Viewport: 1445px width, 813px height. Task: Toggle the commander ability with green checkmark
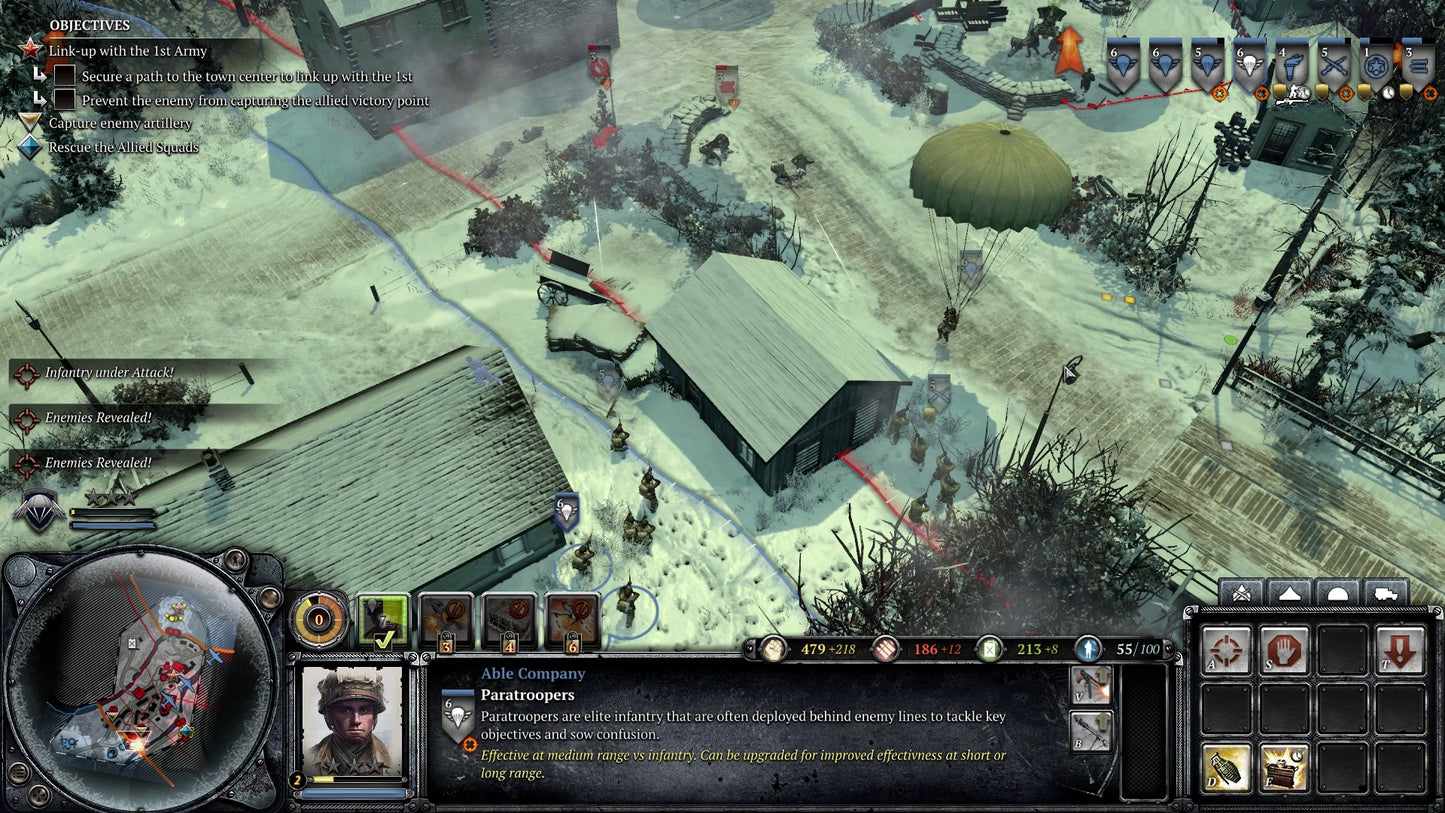383,620
